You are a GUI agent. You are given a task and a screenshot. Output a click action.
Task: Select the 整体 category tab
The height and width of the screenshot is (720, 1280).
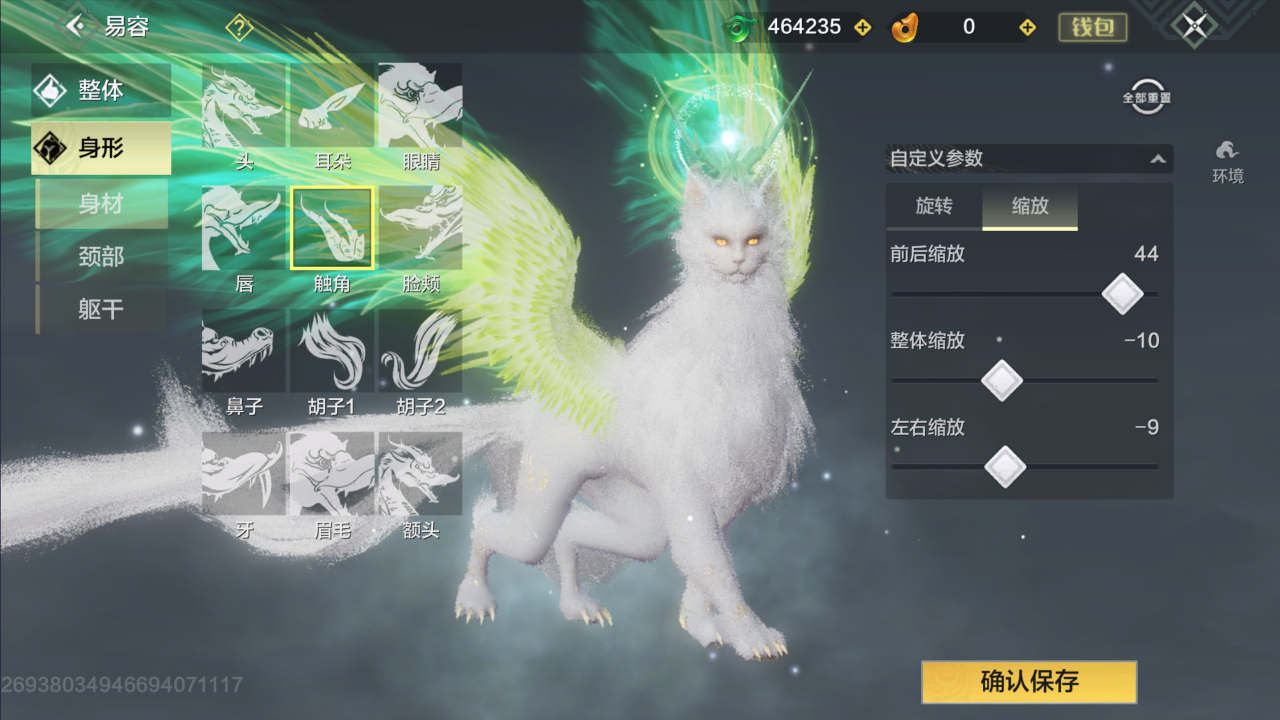(x=101, y=90)
